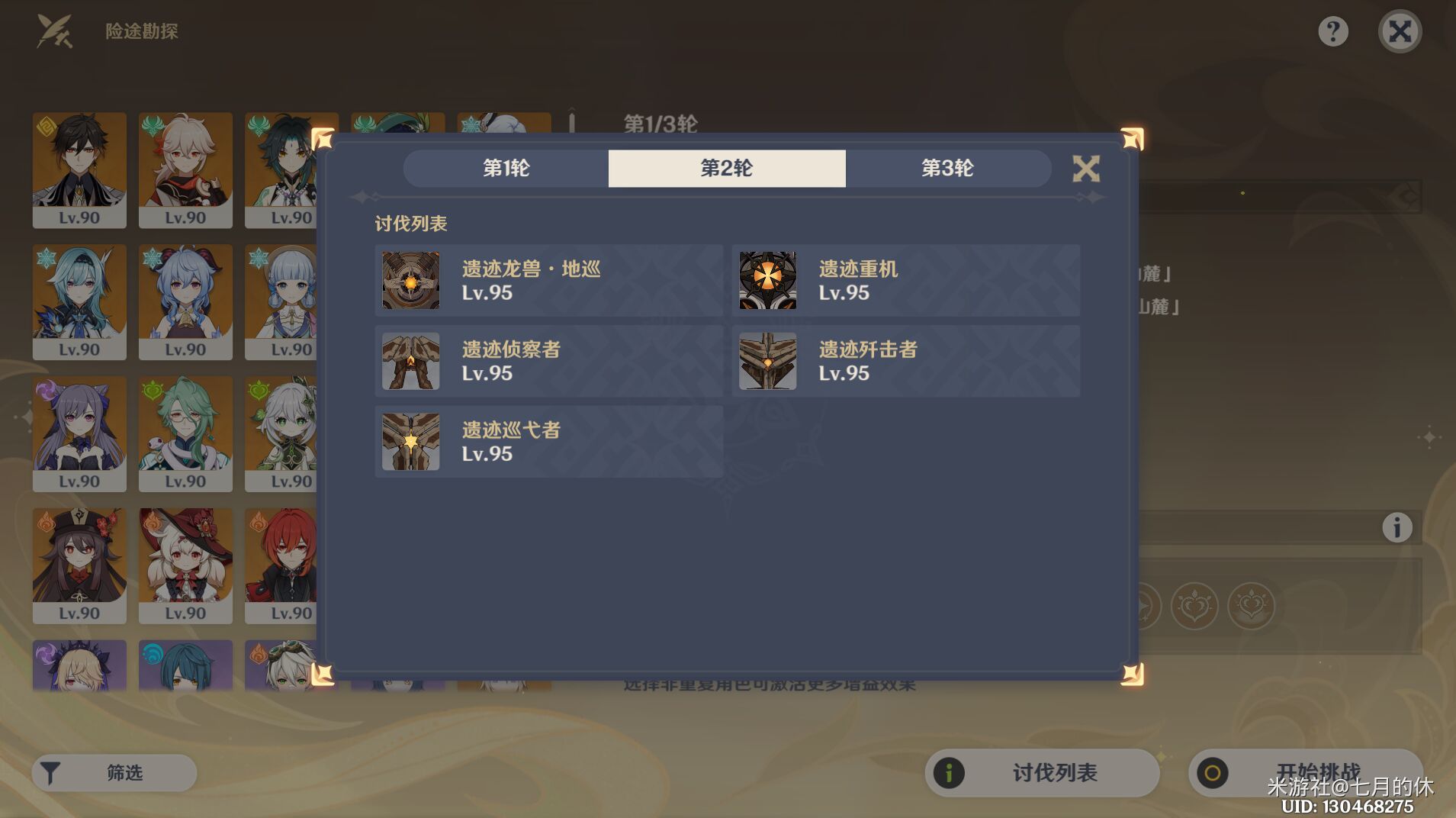This screenshot has height=818, width=1456.
Task: Switch to the 第2轮 tab
Action: point(726,169)
